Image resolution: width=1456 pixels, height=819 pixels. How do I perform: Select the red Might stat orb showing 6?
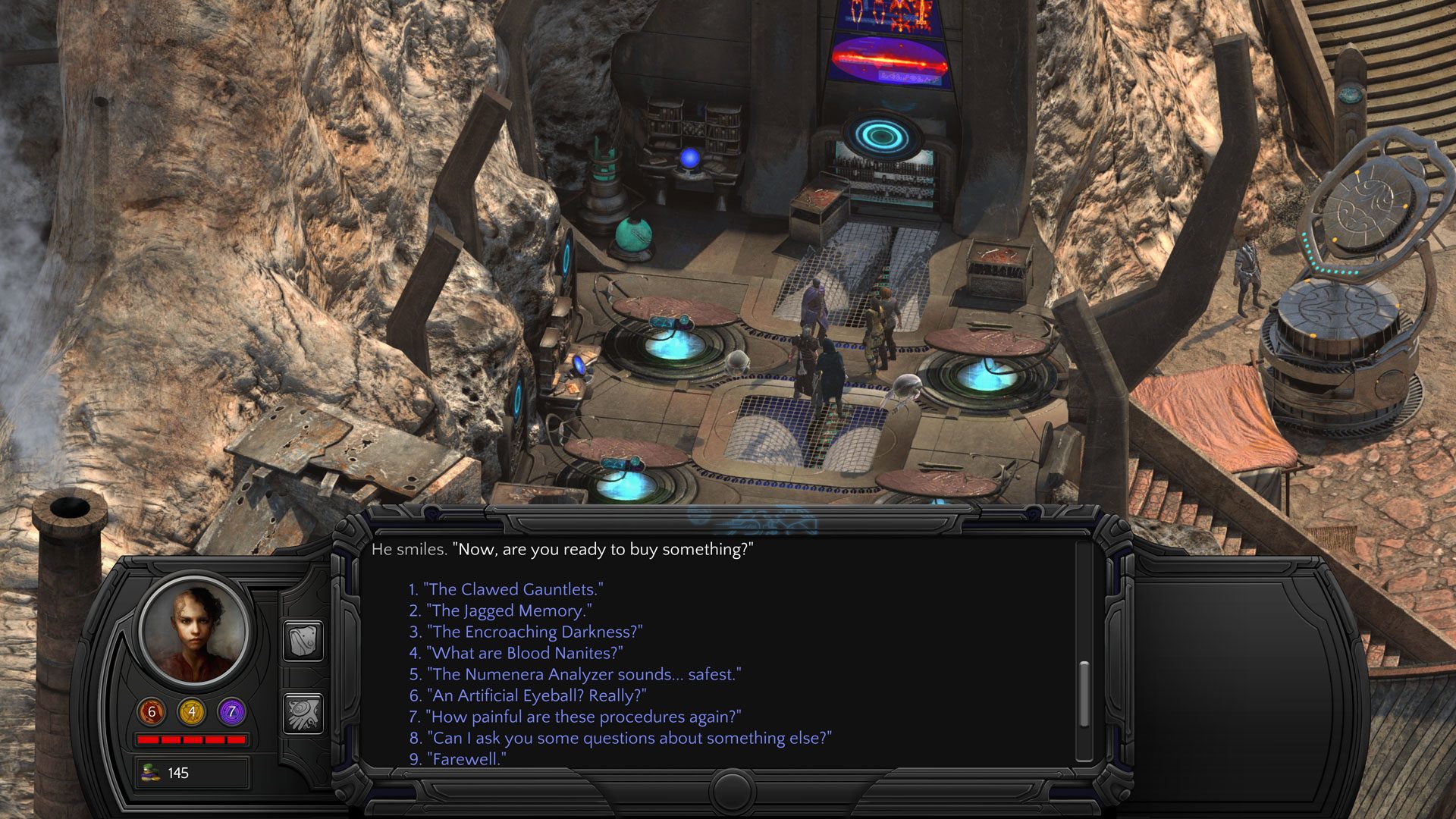click(x=150, y=711)
